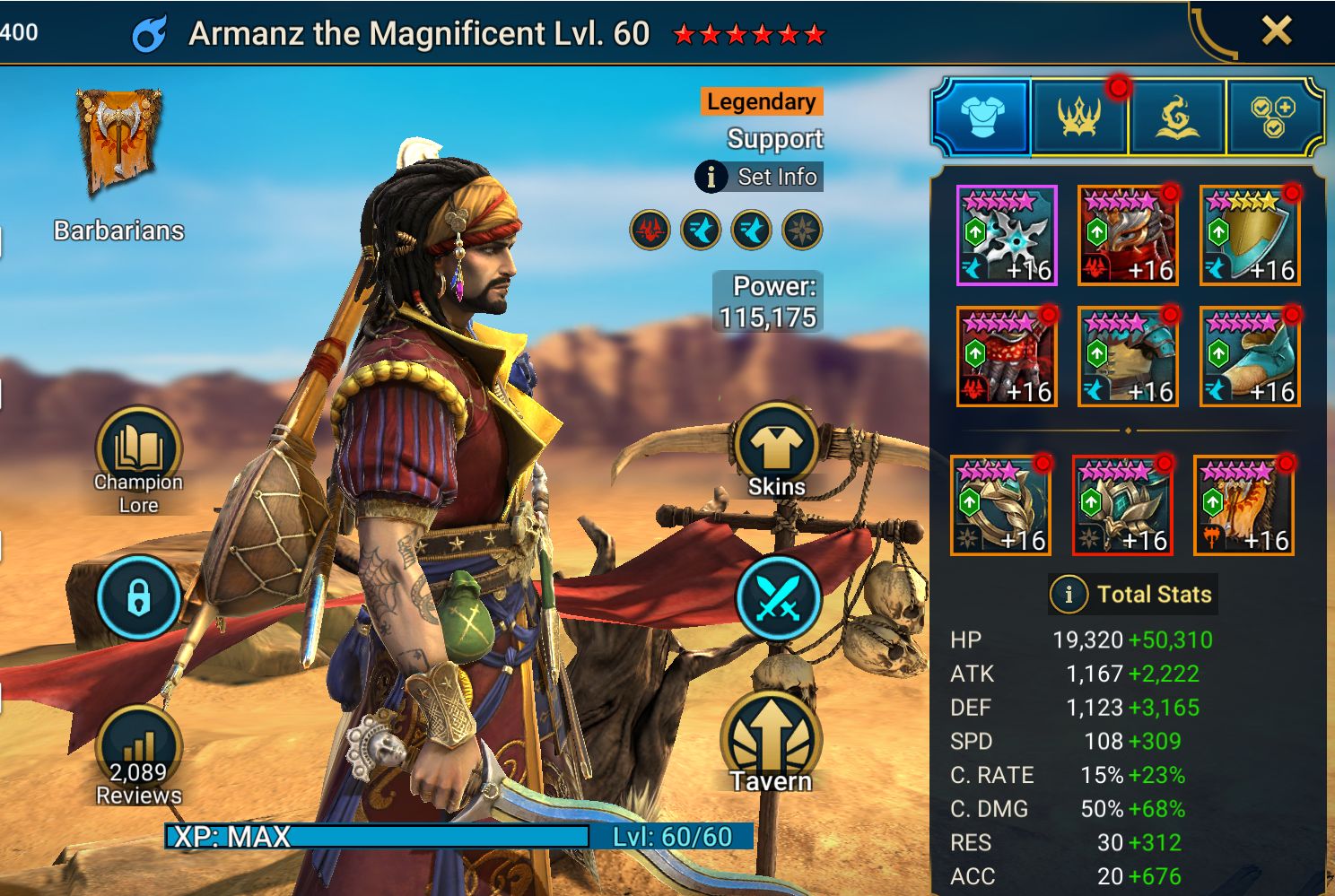The width and height of the screenshot is (1335, 896).
Task: Select the gold ring accessory slot
Action: pos(1000,506)
